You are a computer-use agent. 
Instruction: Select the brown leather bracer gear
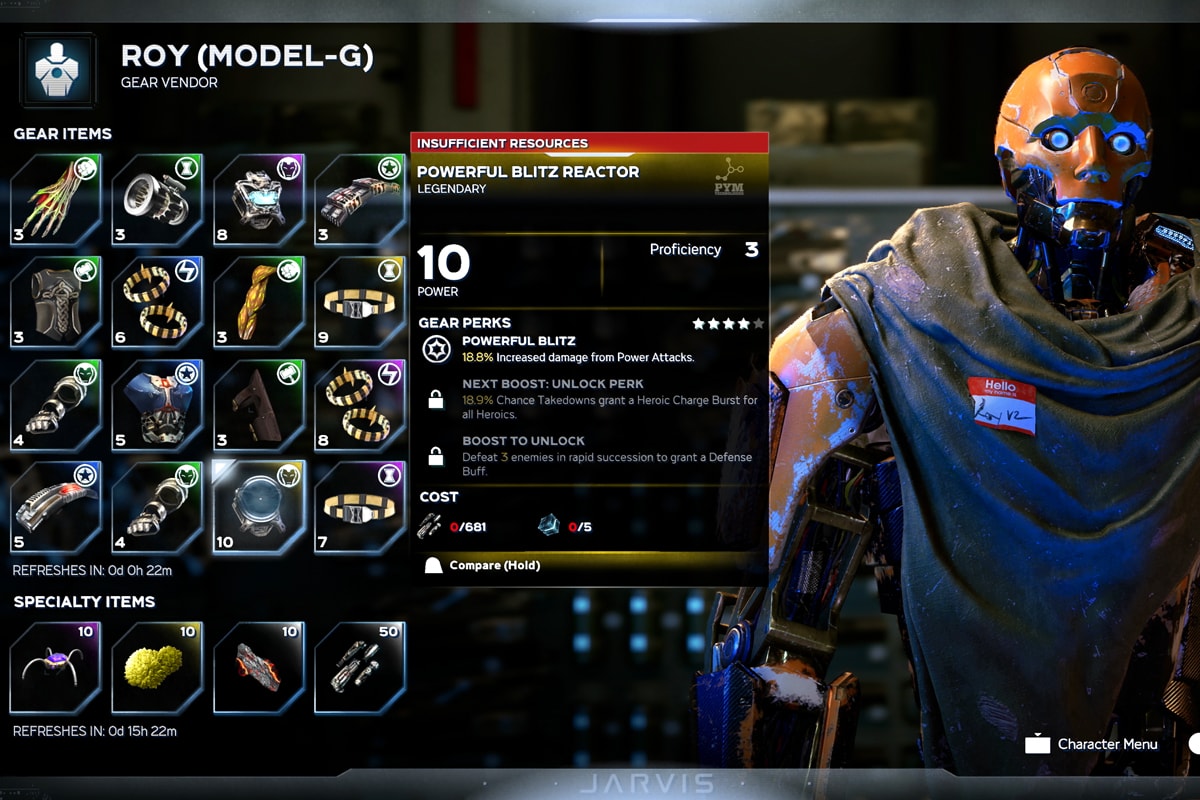259,403
